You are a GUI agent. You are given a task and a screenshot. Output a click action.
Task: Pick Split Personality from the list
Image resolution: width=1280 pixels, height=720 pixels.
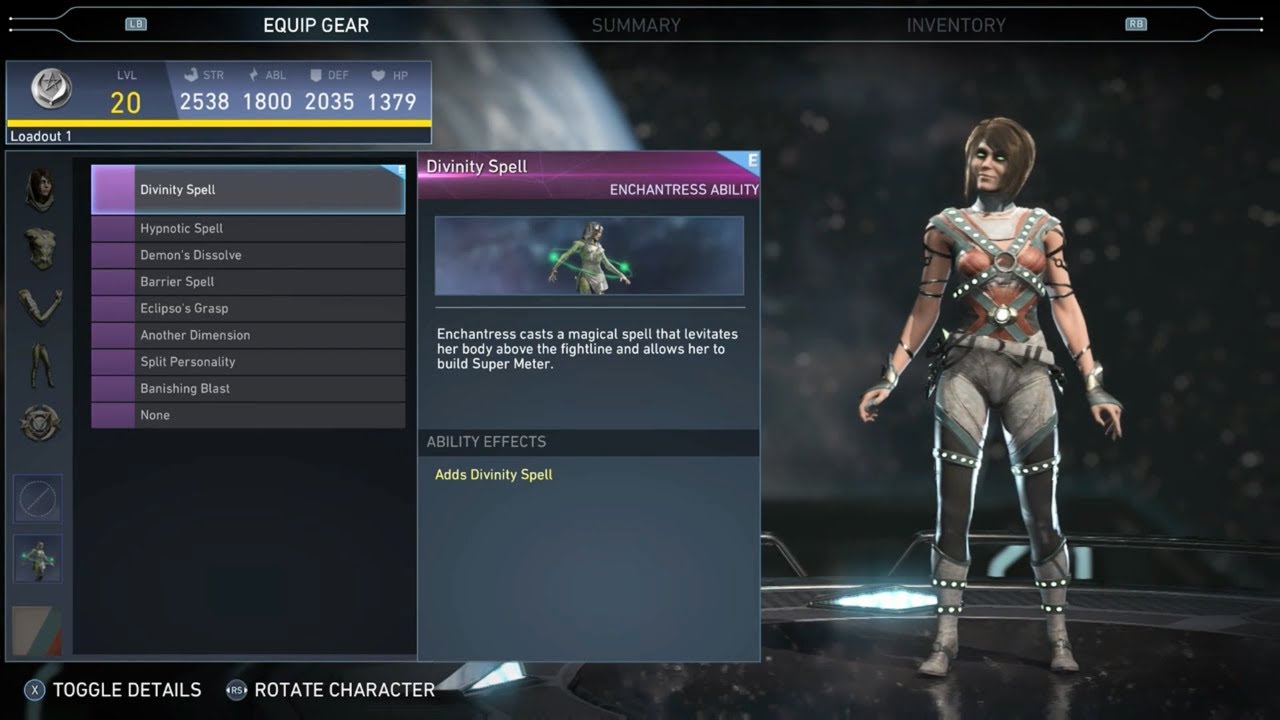[x=248, y=362]
